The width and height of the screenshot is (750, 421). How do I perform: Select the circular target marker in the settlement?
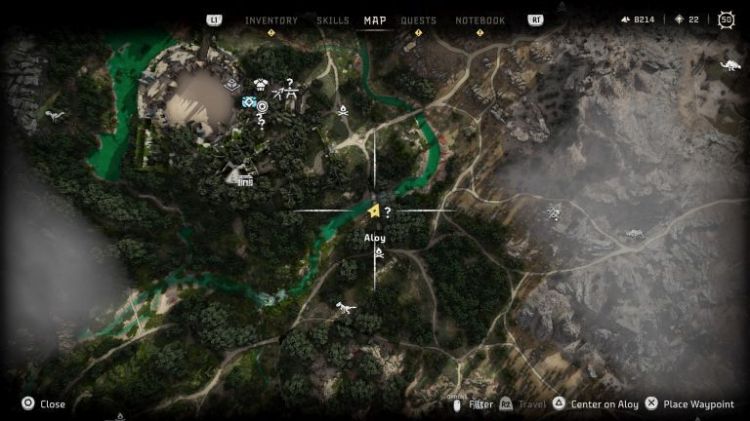262,105
